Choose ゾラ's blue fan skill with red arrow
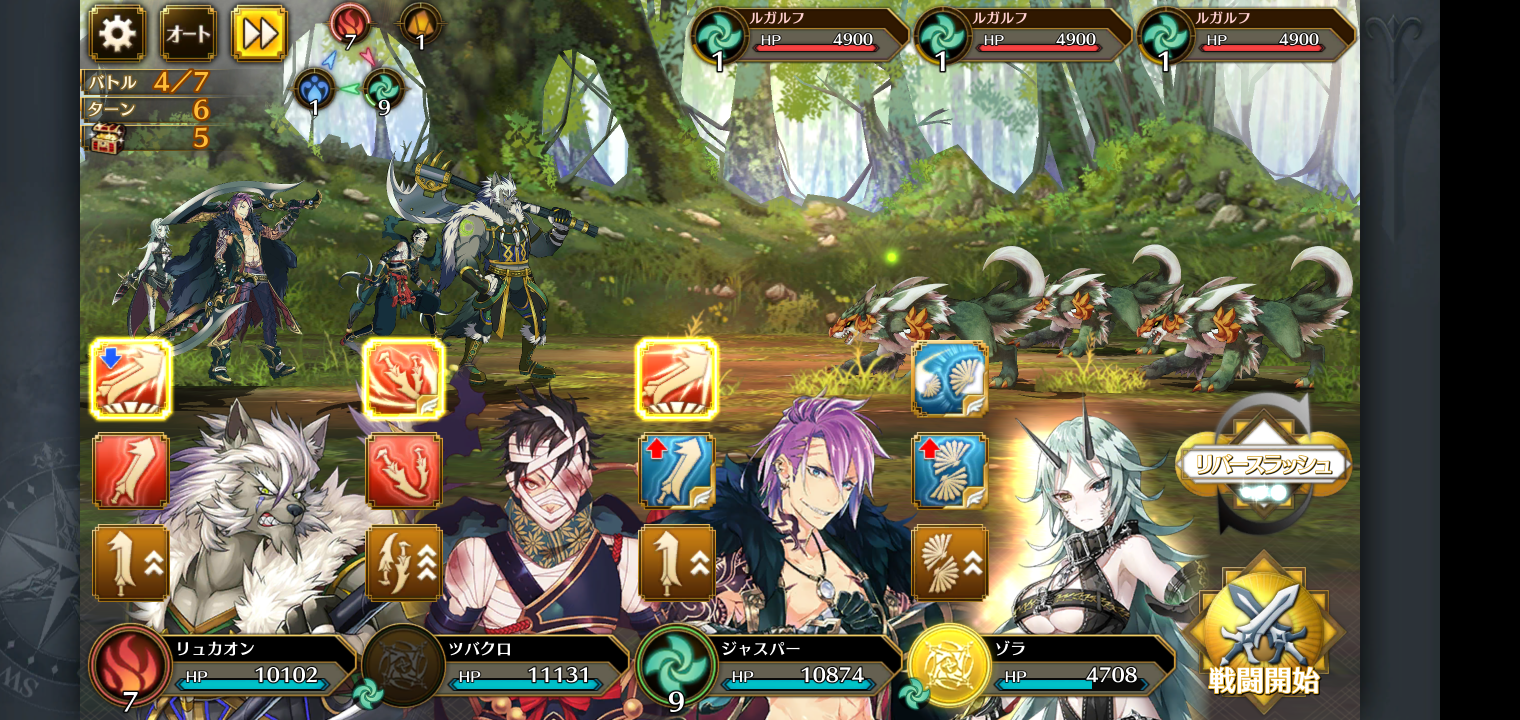The width and height of the screenshot is (1520, 720). click(949, 470)
